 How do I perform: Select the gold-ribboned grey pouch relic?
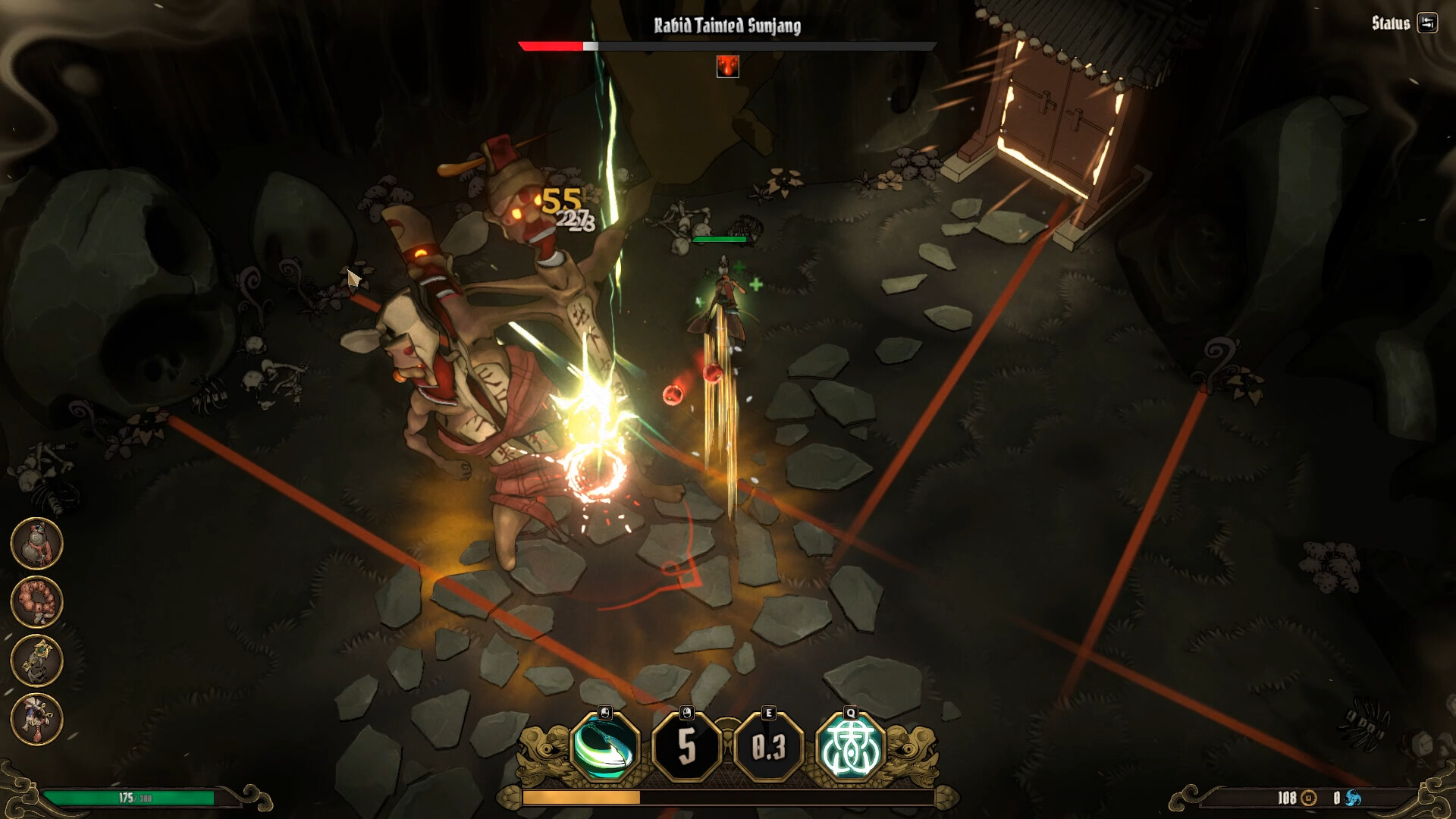(36, 660)
